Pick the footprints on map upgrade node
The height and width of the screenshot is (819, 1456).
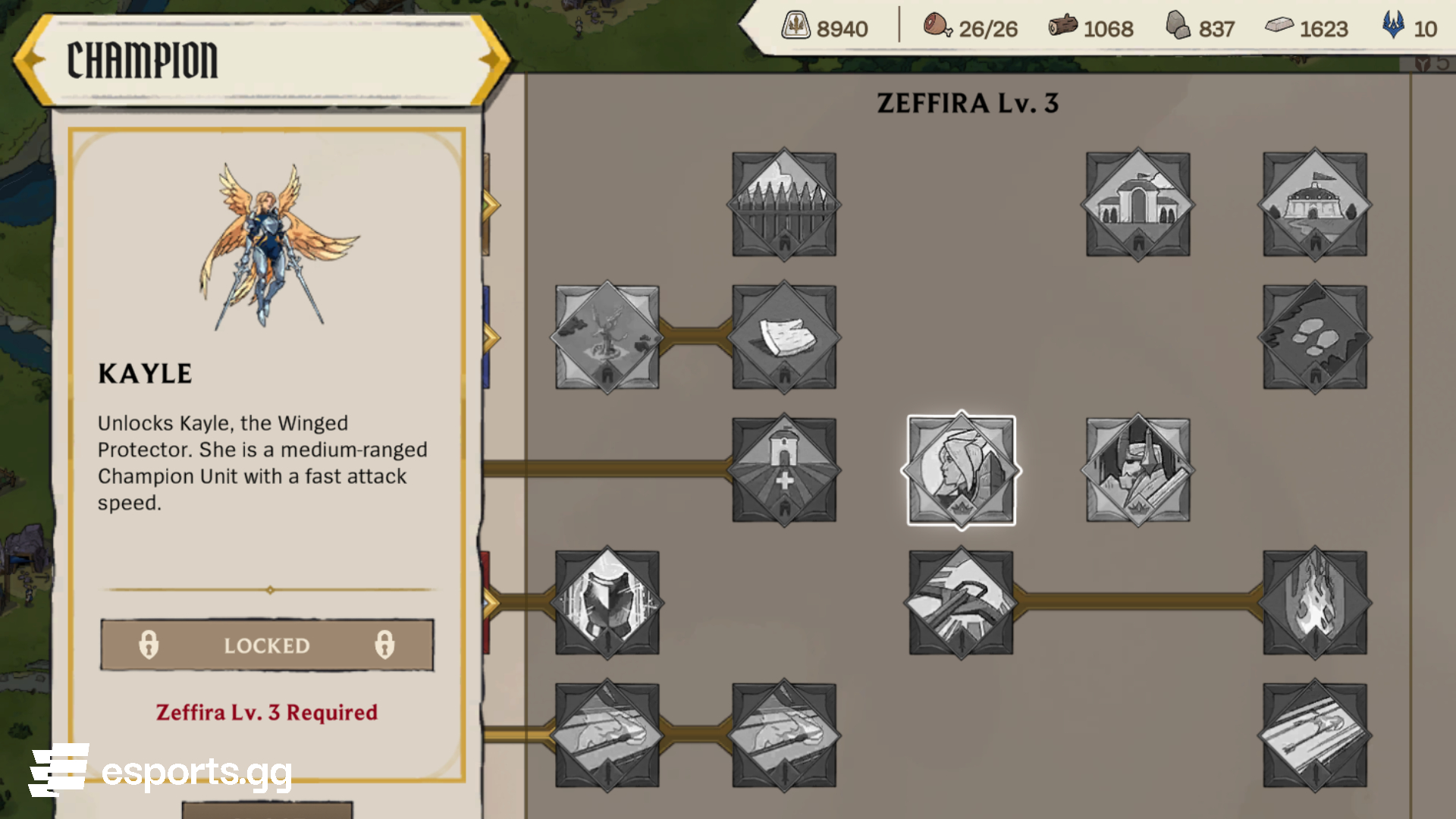click(1315, 337)
